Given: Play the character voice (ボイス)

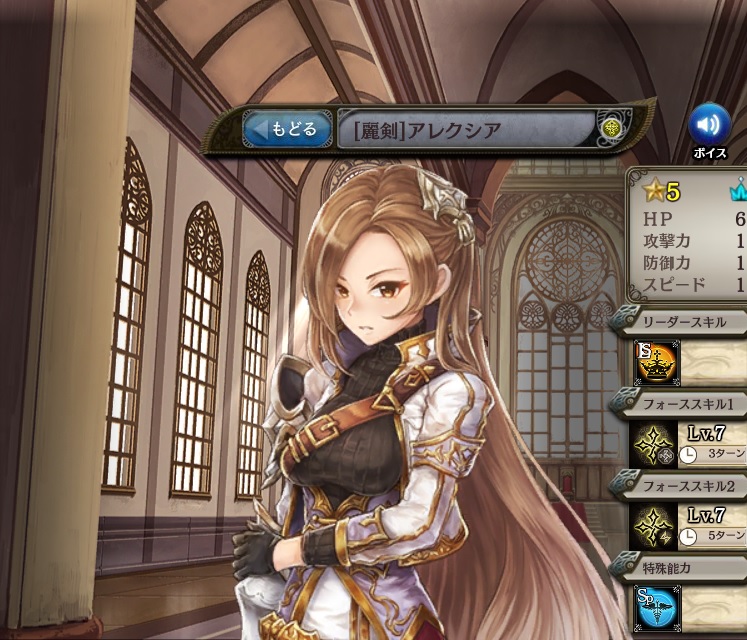Looking at the screenshot, I should click(709, 125).
